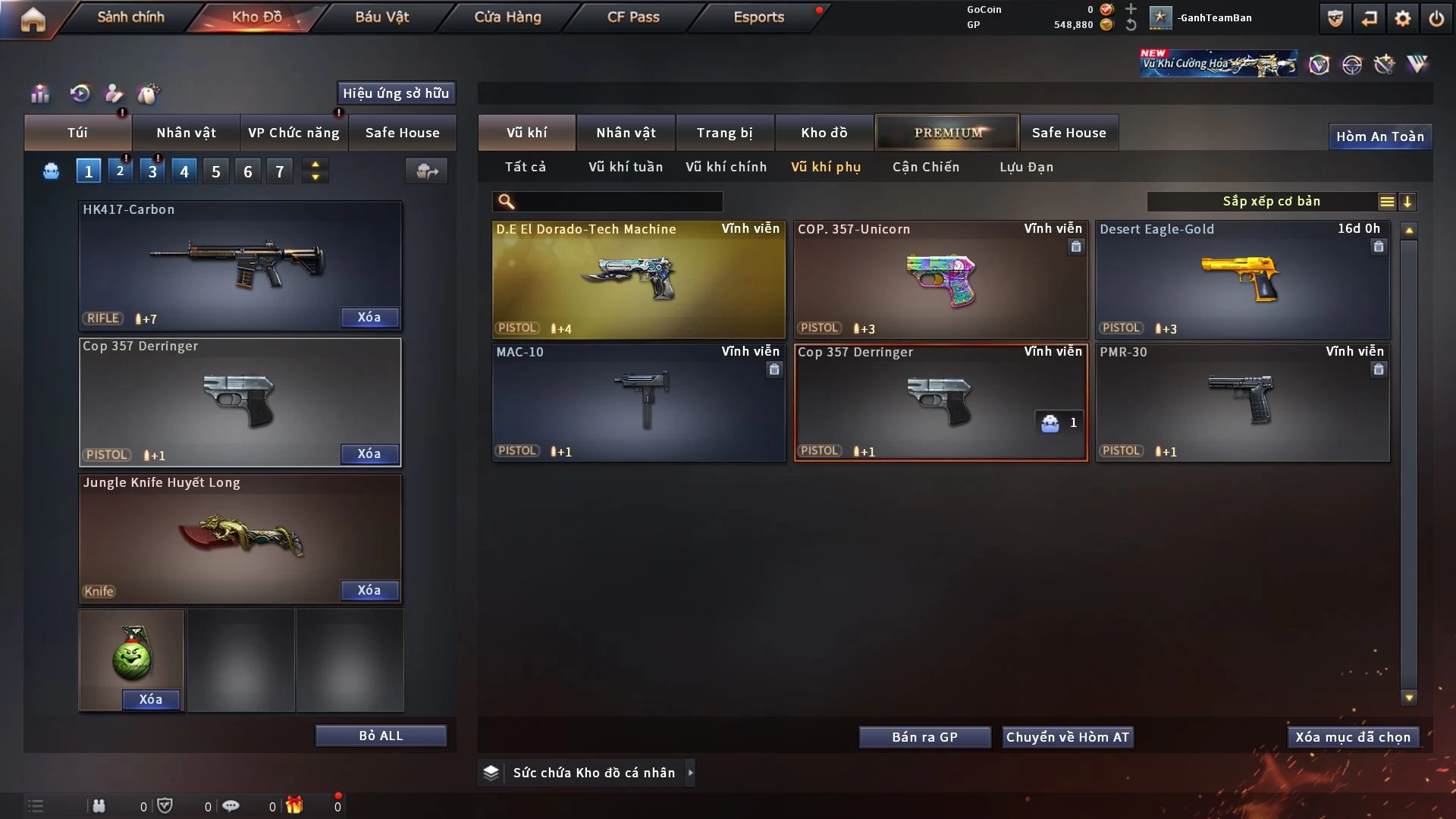
Task: Transfer item via Chuyển về Hòm AT
Action: pos(1067,737)
